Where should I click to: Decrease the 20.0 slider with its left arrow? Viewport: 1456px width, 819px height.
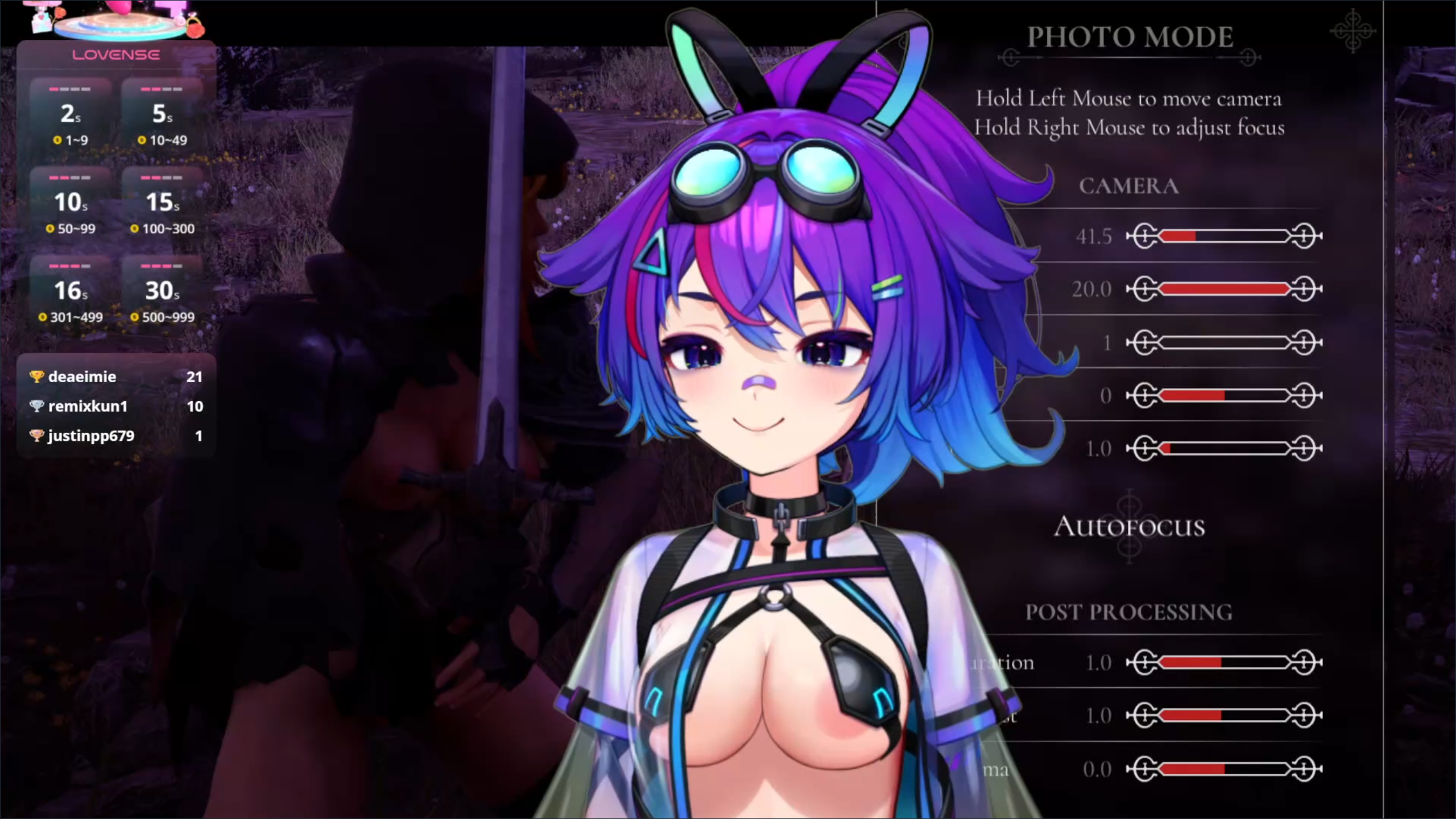(x=1142, y=289)
